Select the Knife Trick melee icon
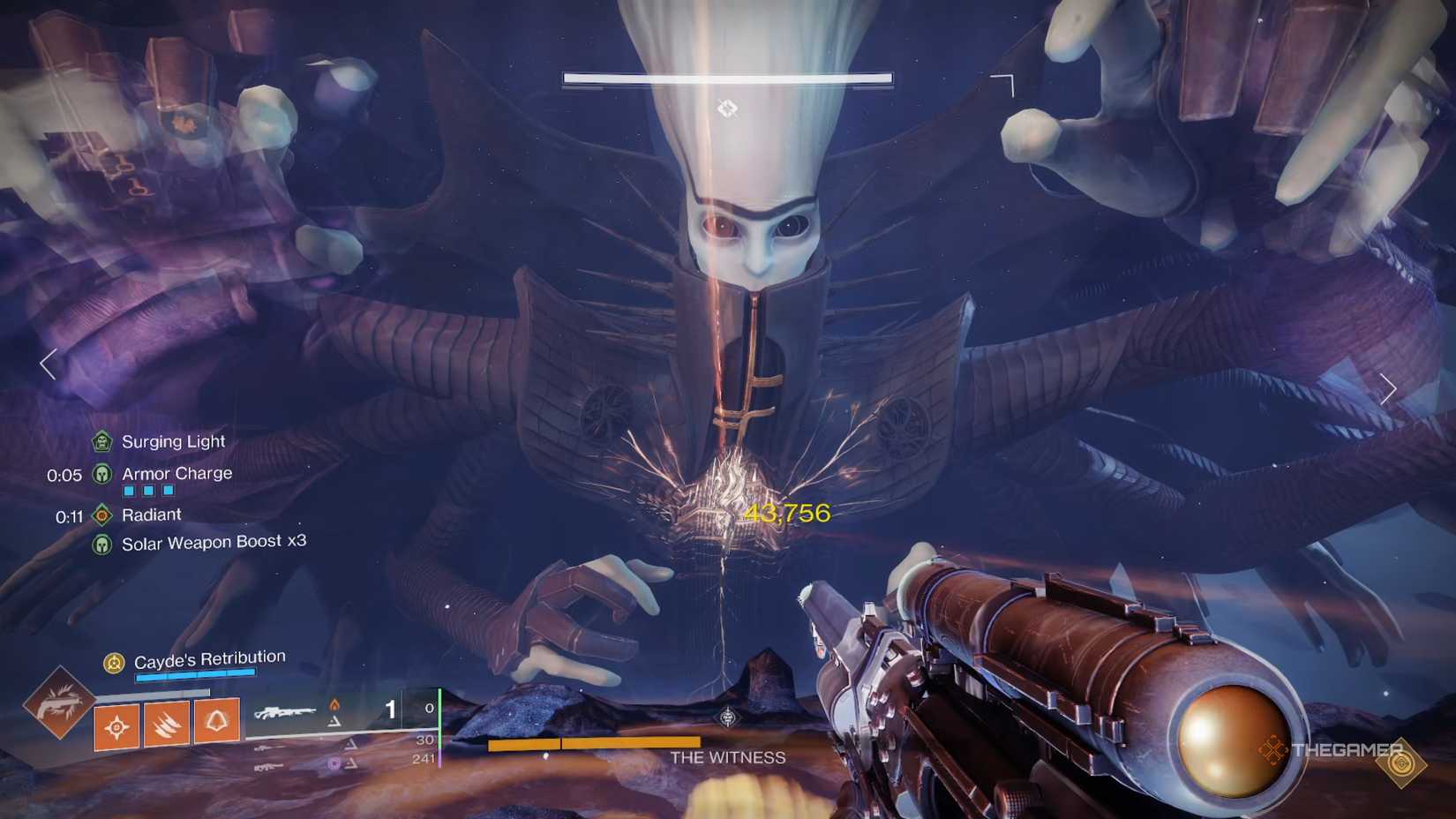Screen dimensions: 1456x819 (167, 722)
